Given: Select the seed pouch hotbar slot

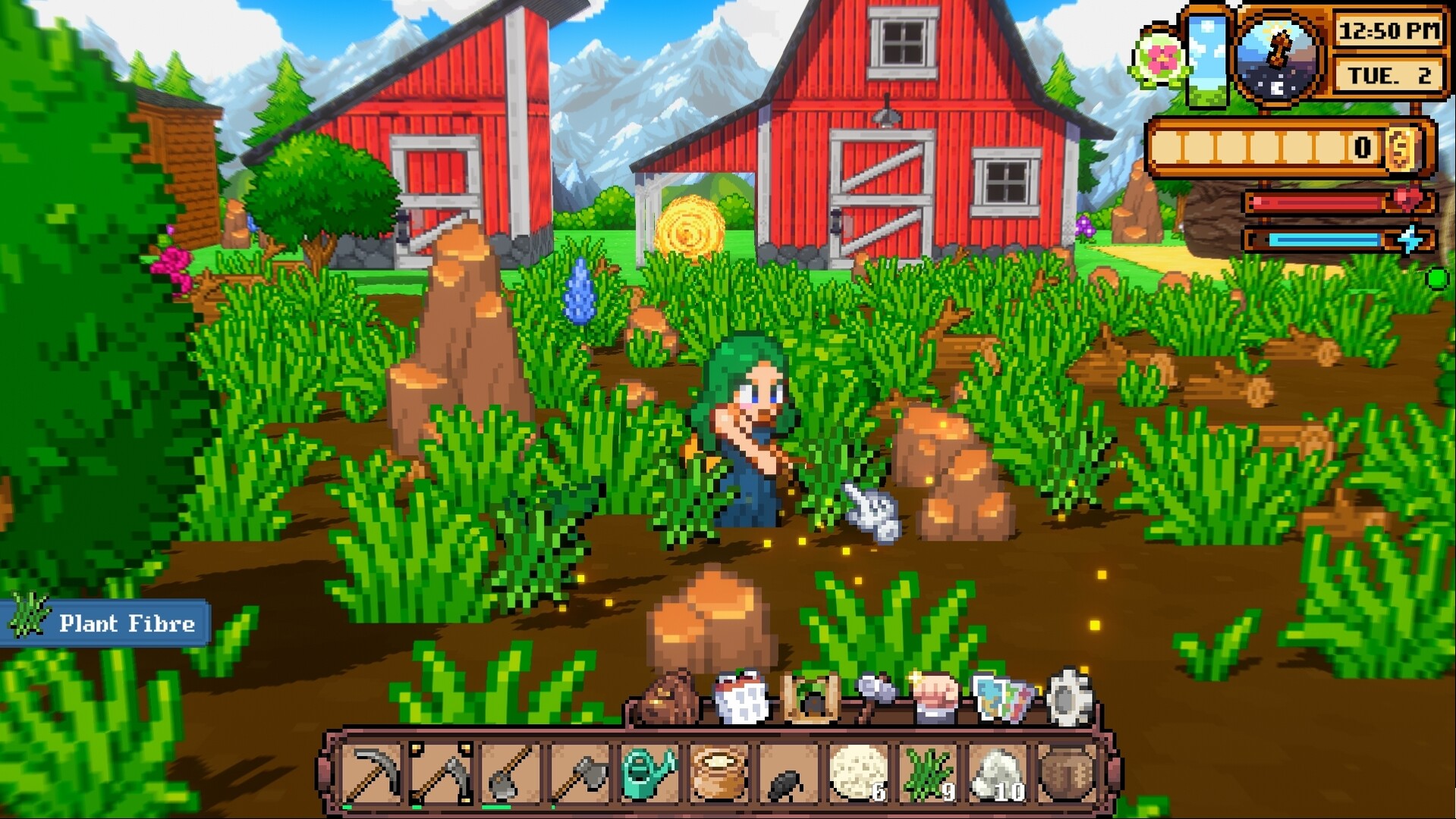Looking at the screenshot, I should pyautogui.click(x=719, y=775).
